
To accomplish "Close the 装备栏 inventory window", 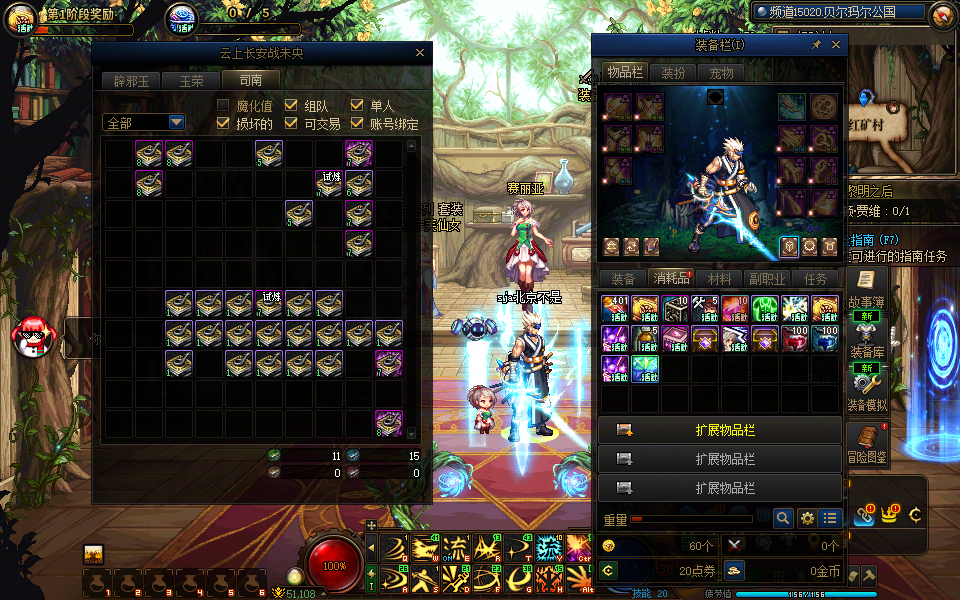I will point(836,45).
